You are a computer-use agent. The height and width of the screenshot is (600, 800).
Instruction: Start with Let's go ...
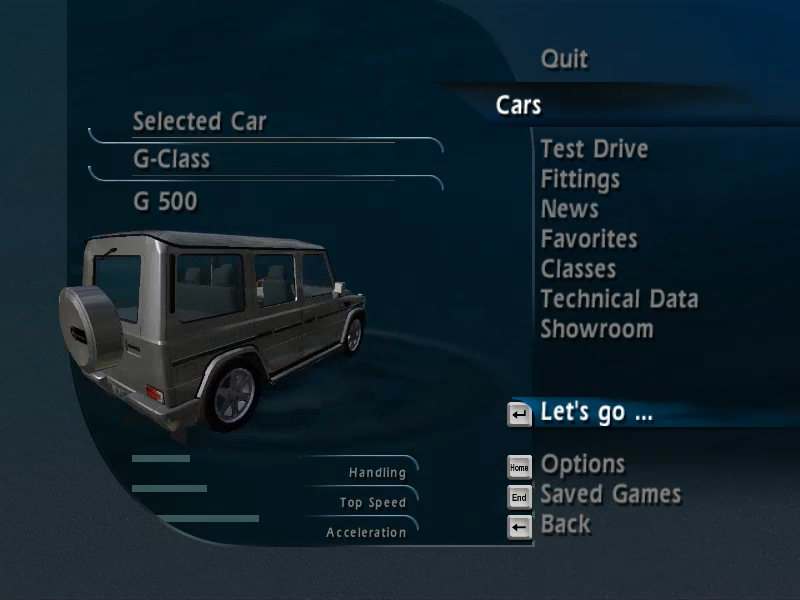pyautogui.click(x=596, y=412)
